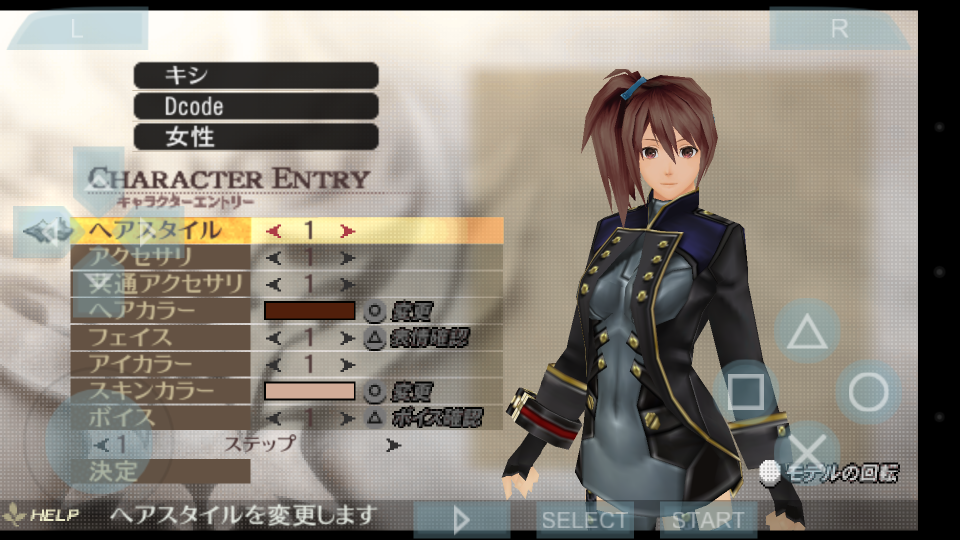The image size is (960, 540).
Task: Tap the emulator R shoulder button
Action: [x=838, y=29]
